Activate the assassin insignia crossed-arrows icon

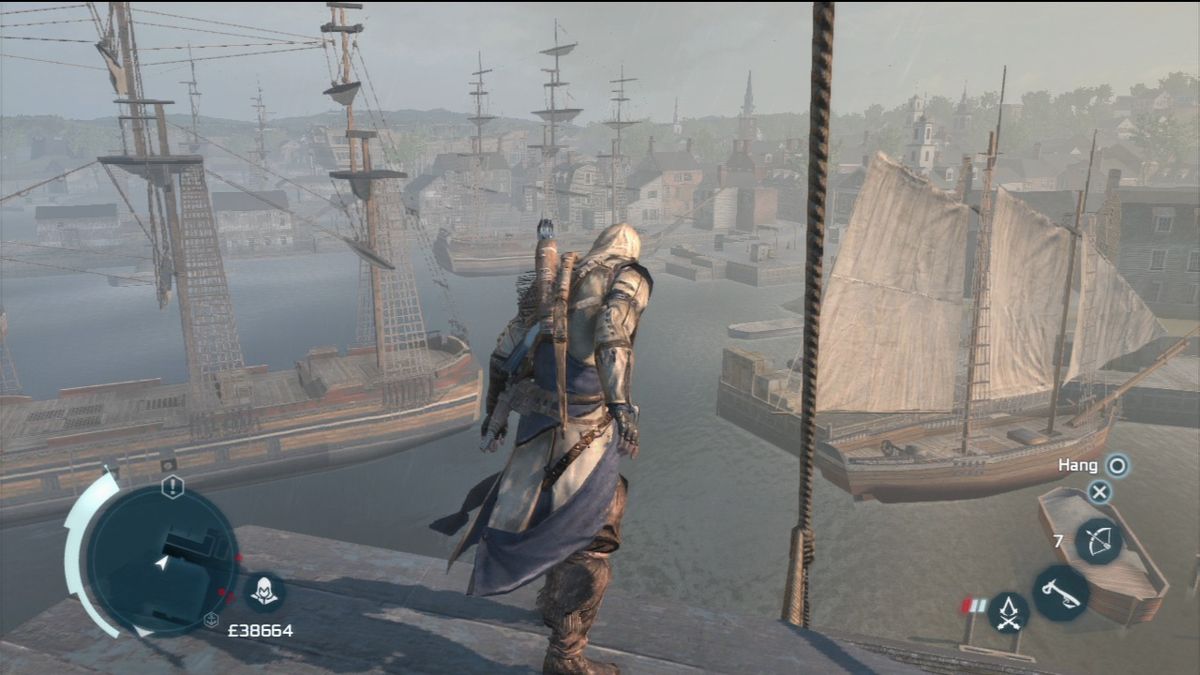click(x=1009, y=612)
